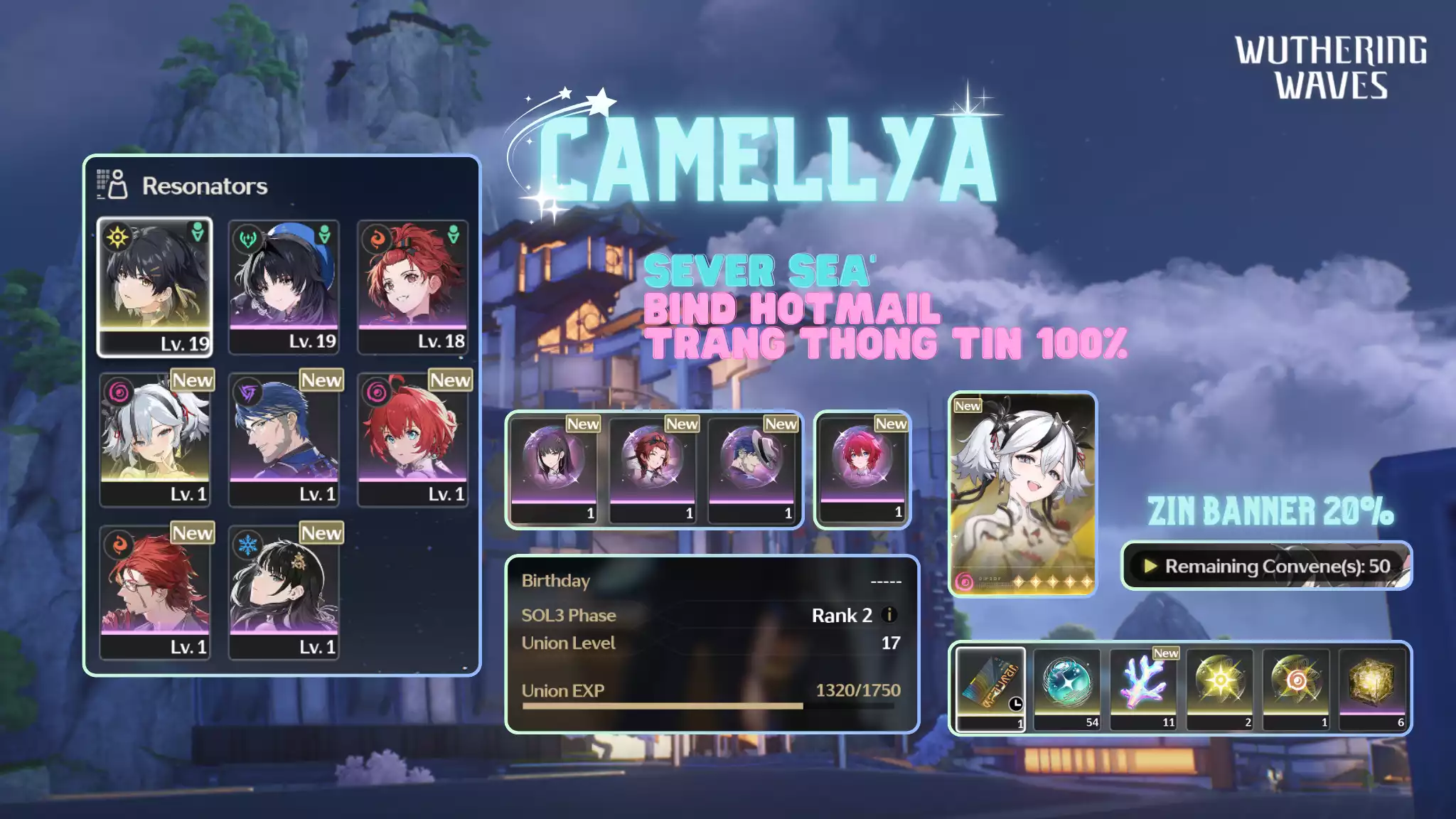This screenshot has height=819, width=1456.
Task: Choose the Mortefi resonator with red glasses
Action: (155, 591)
